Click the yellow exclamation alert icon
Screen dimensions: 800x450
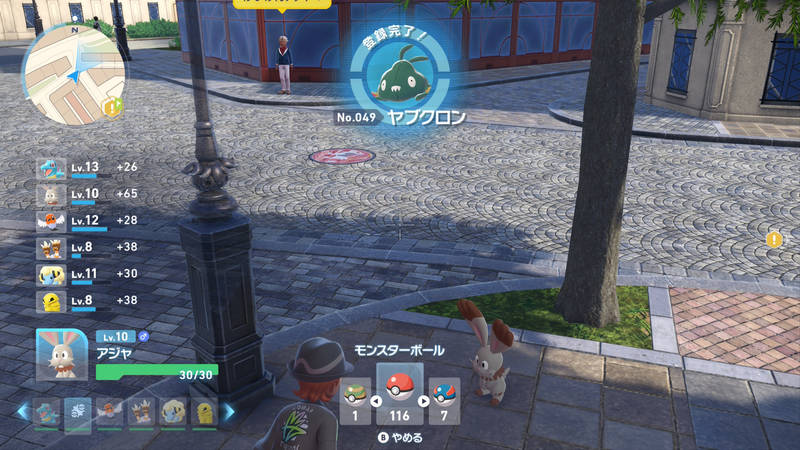pos(774,239)
